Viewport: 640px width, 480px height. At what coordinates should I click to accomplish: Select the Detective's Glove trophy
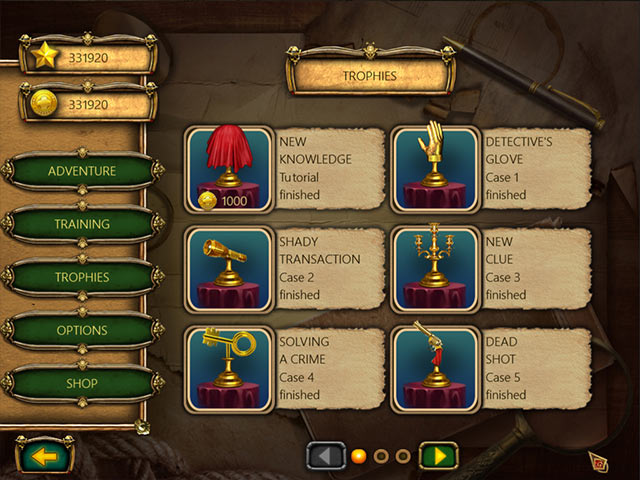pos(433,169)
